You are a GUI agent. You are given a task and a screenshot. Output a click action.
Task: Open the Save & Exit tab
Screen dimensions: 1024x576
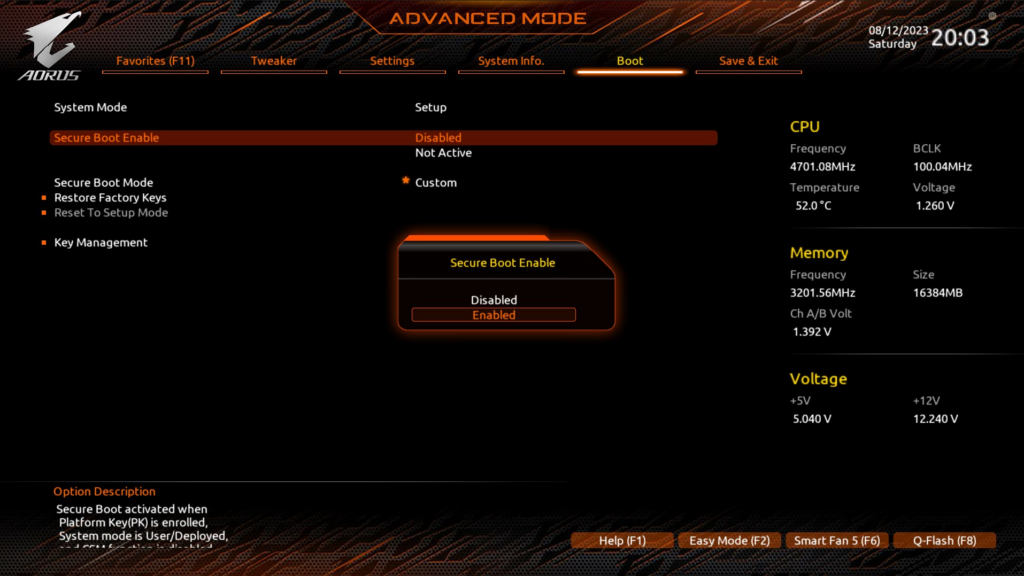tap(748, 61)
